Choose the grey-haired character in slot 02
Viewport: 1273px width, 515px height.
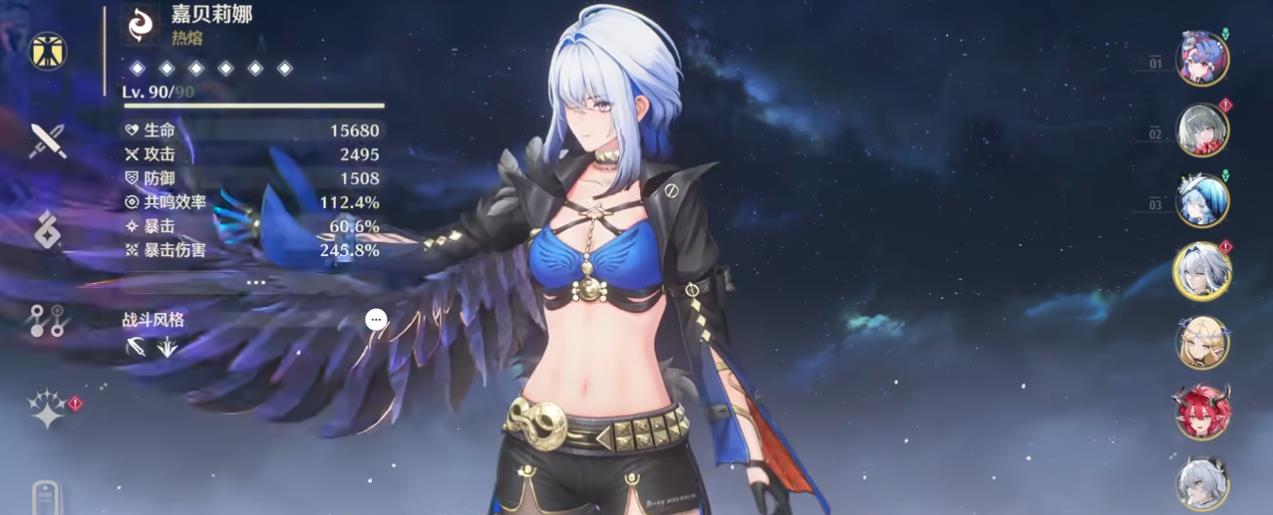click(x=1201, y=130)
